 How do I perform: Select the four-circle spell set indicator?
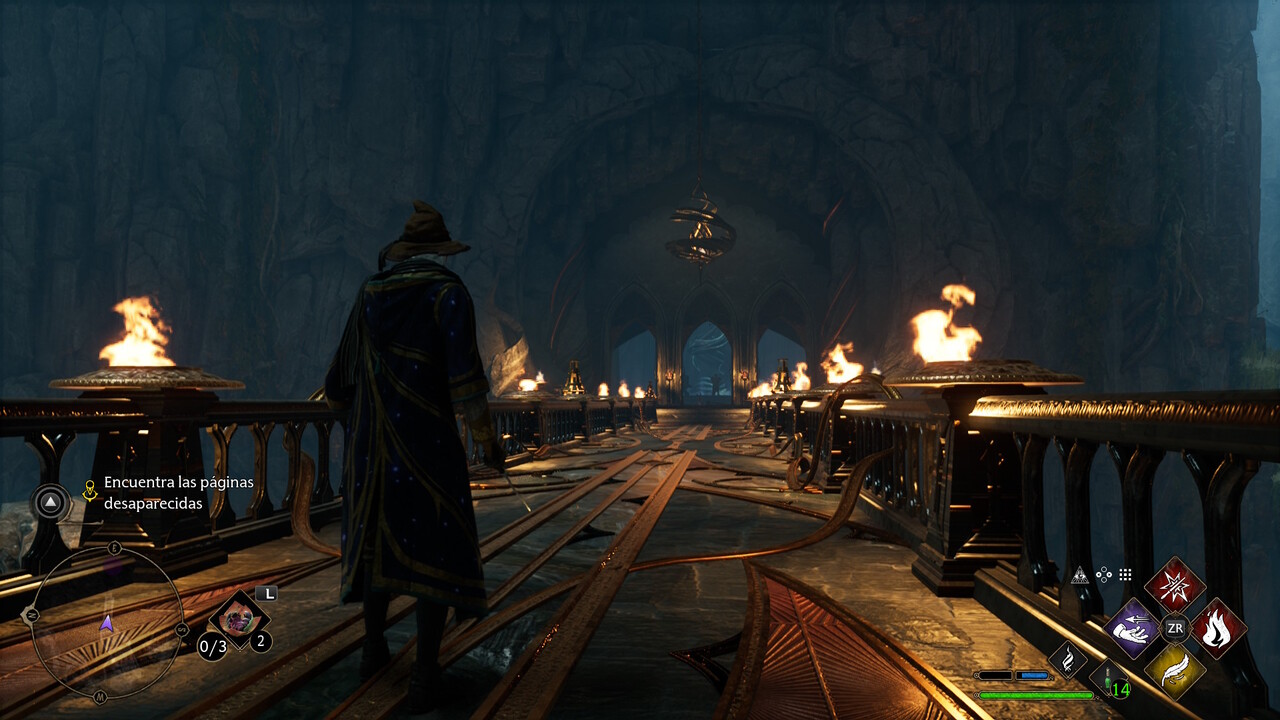click(1103, 575)
